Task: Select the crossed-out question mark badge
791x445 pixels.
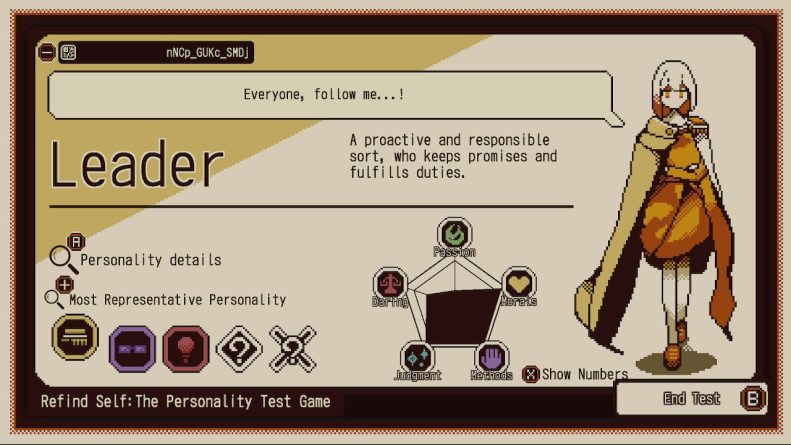Action: 292,348
